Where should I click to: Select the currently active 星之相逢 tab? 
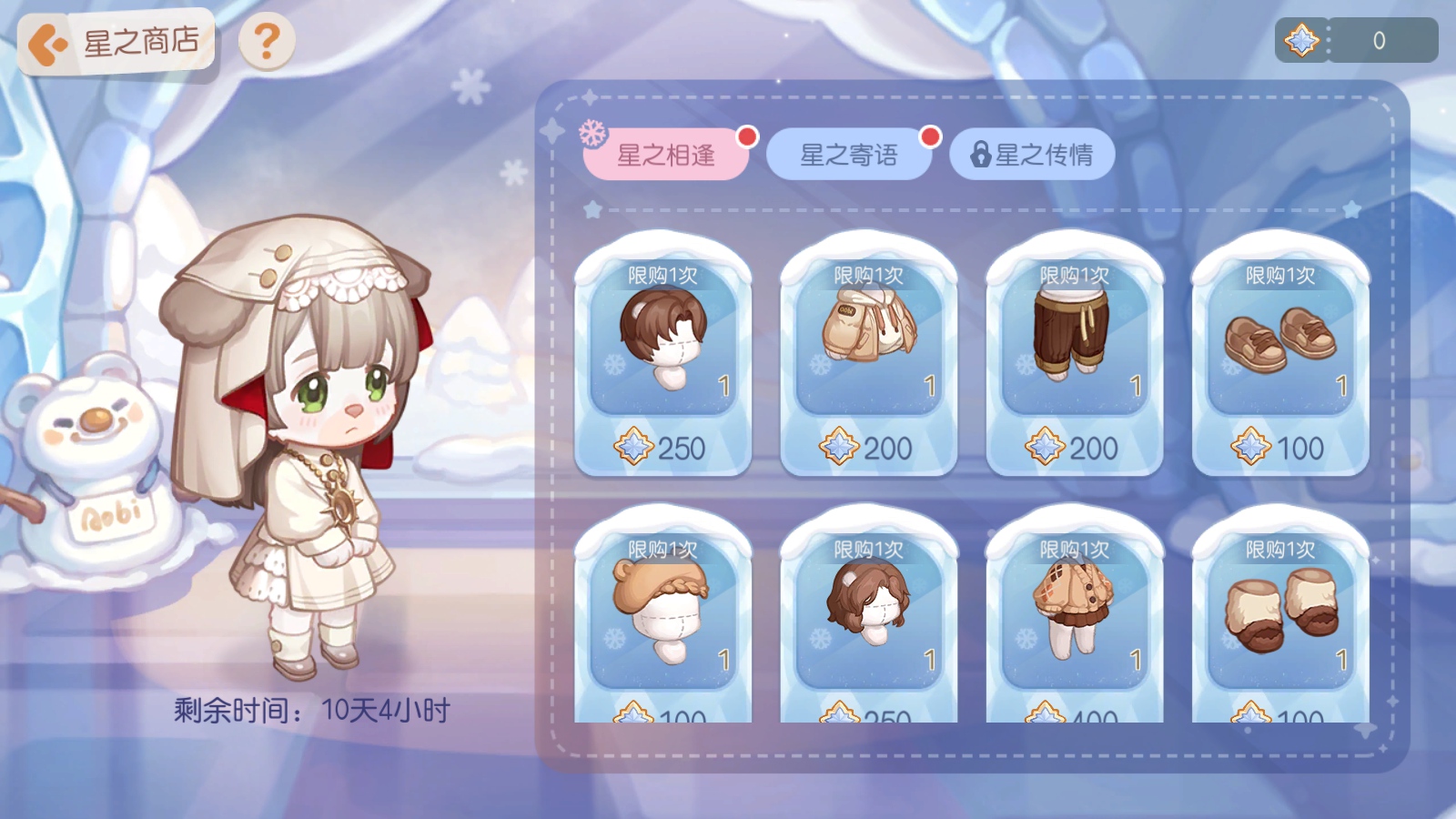(x=665, y=155)
